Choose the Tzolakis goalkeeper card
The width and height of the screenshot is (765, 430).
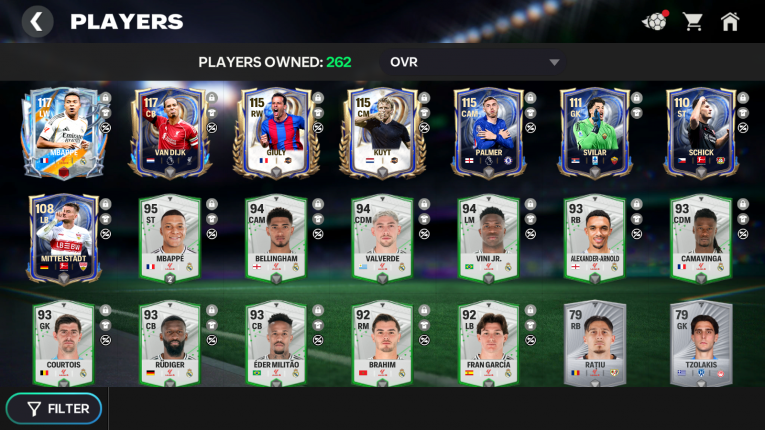pos(701,345)
